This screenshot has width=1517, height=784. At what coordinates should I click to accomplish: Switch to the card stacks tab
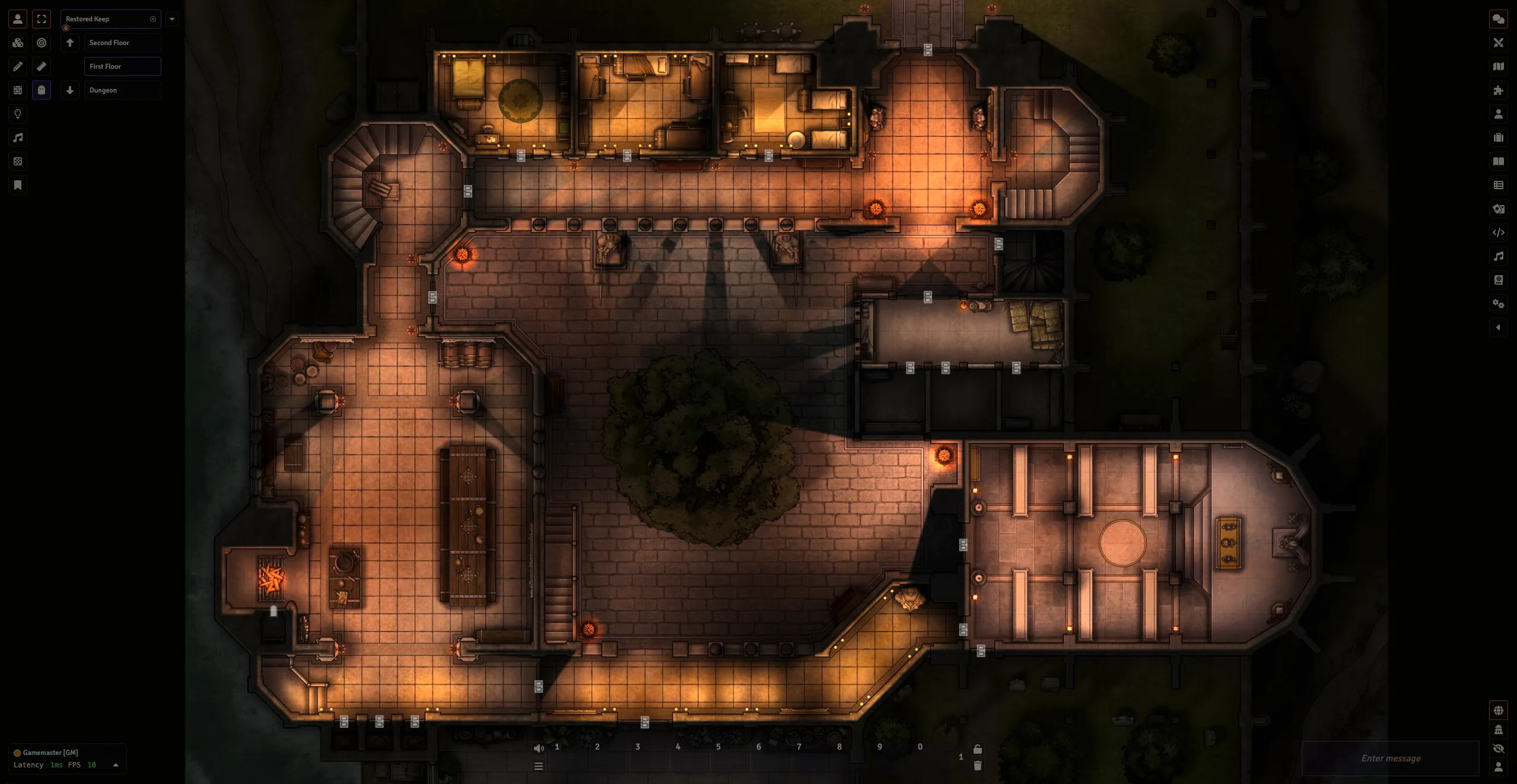pyautogui.click(x=1499, y=209)
